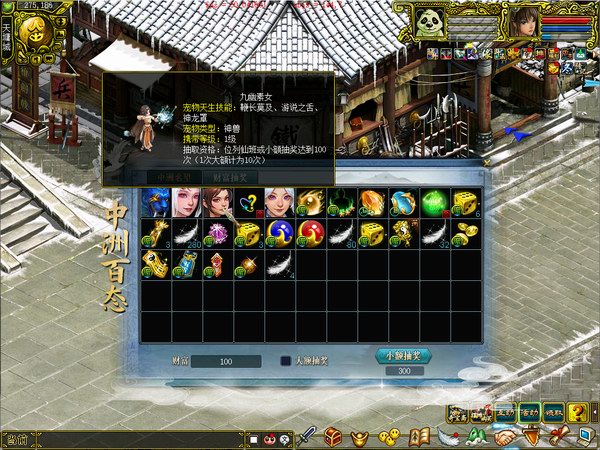This screenshot has width=600, height=450.
Task: Open the treasure chest bag icon
Action: pos(333,436)
